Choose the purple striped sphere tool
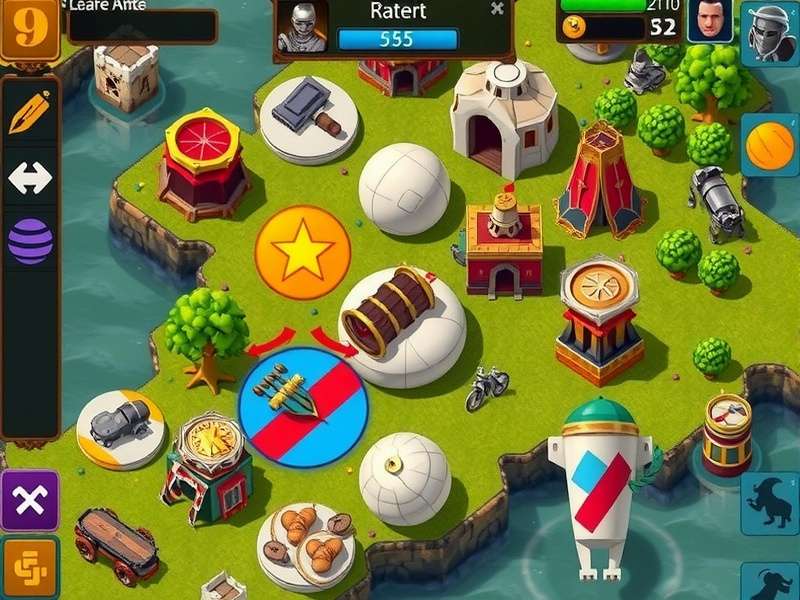Viewport: 800px width, 600px height. (x=30, y=241)
